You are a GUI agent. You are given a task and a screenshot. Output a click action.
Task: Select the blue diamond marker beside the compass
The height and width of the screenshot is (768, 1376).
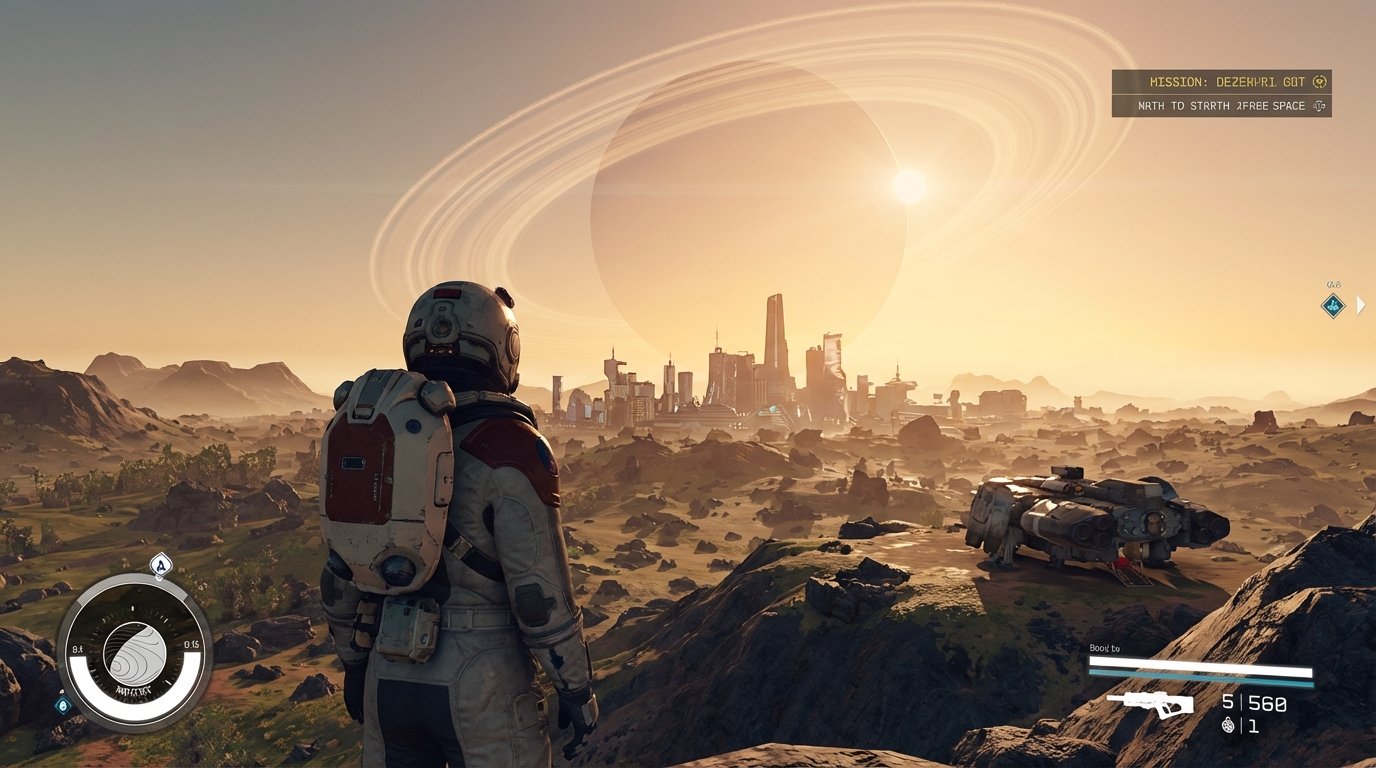(x=63, y=705)
